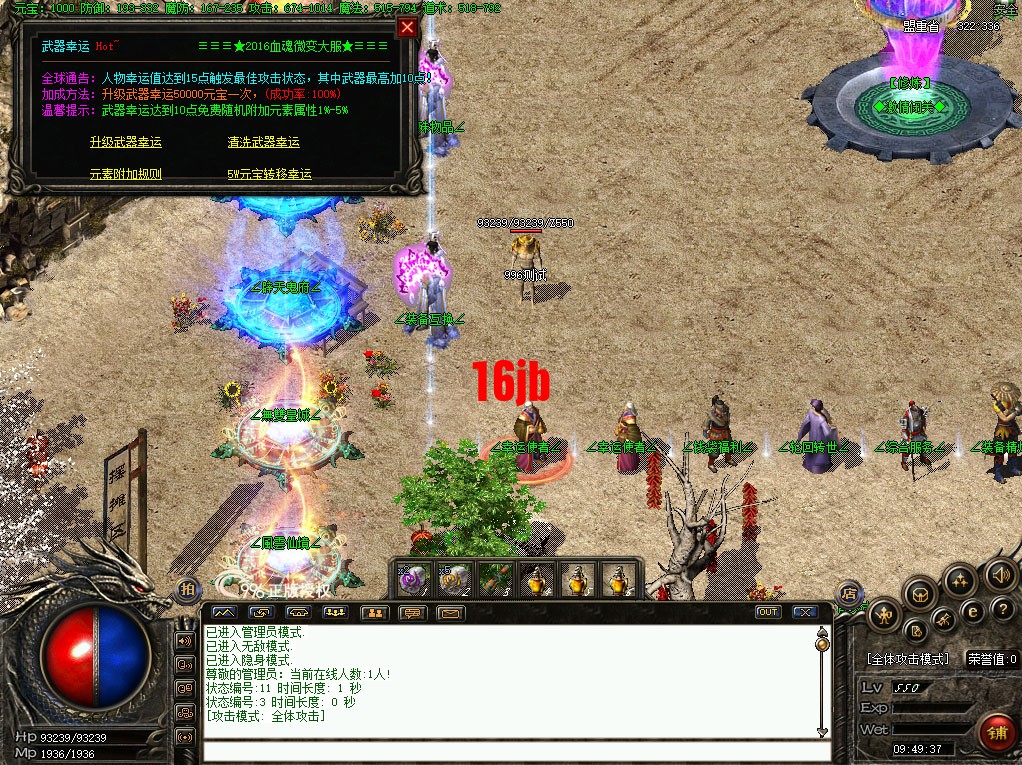This screenshot has width=1022, height=765.
Task: Open the mail envelope button
Action: pyautogui.click(x=451, y=613)
